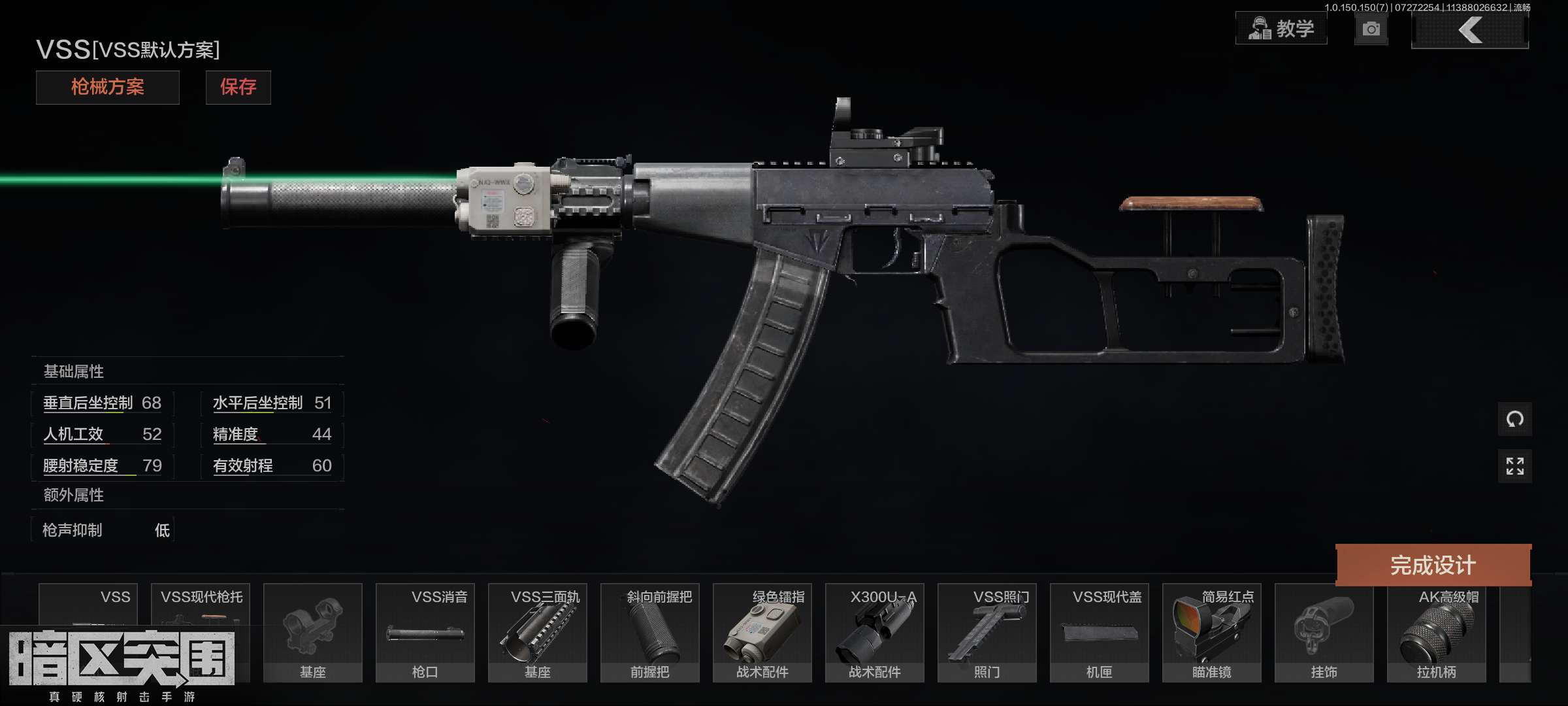Select the VSS三面轨 mount slot
Image resolution: width=1568 pixels, height=706 pixels.
[538, 632]
